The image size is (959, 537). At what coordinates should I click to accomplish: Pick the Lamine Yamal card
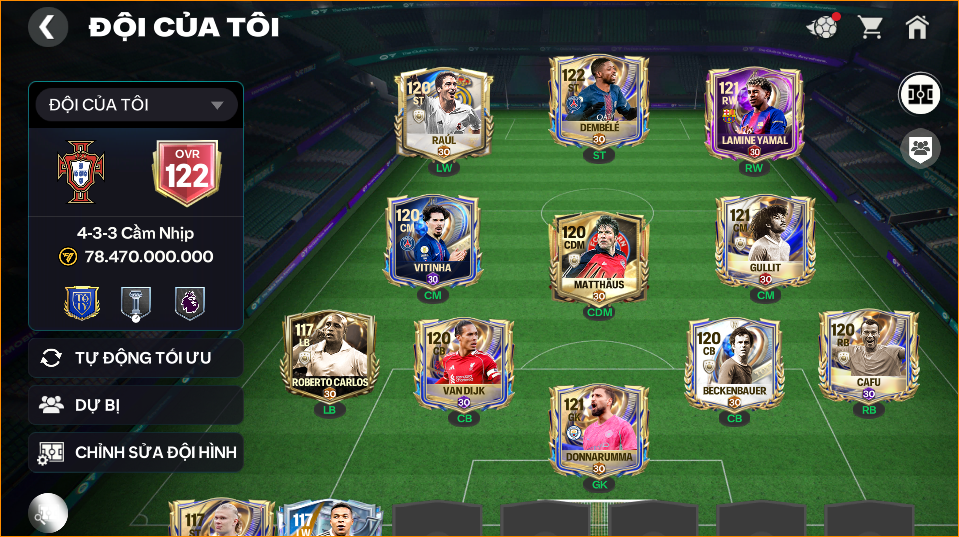click(x=754, y=112)
